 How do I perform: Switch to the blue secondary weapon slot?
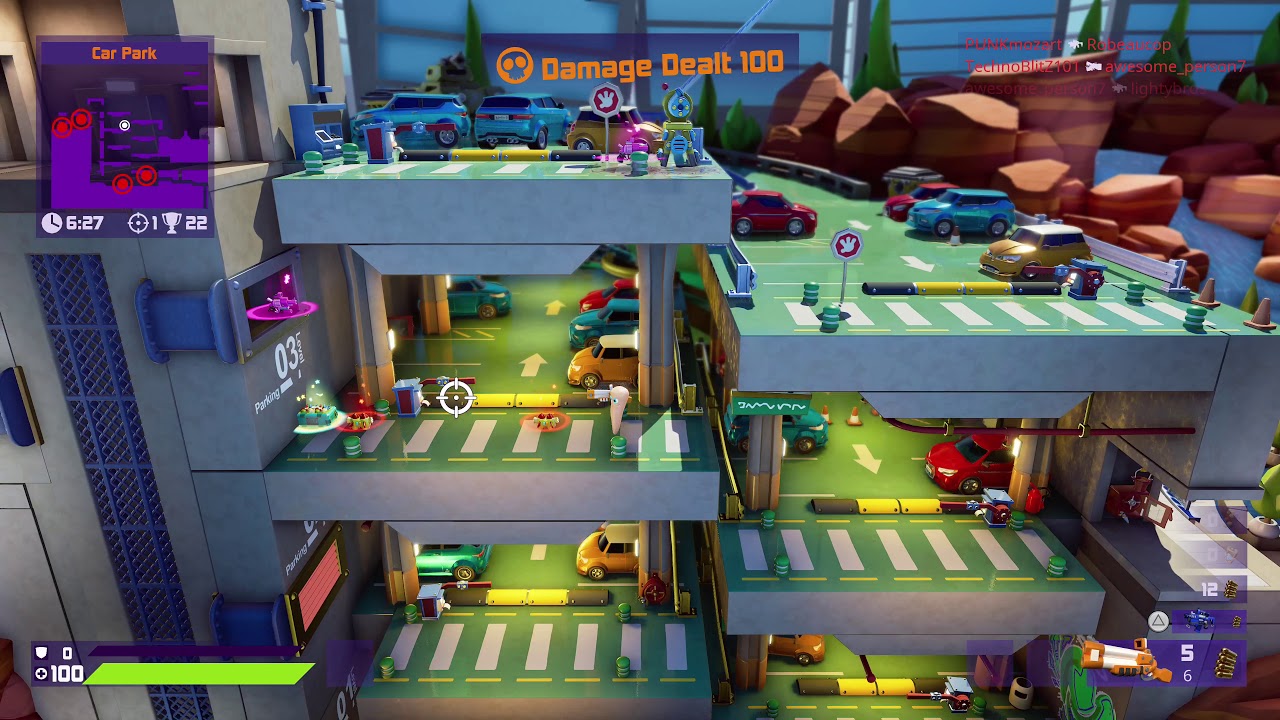[1198, 622]
